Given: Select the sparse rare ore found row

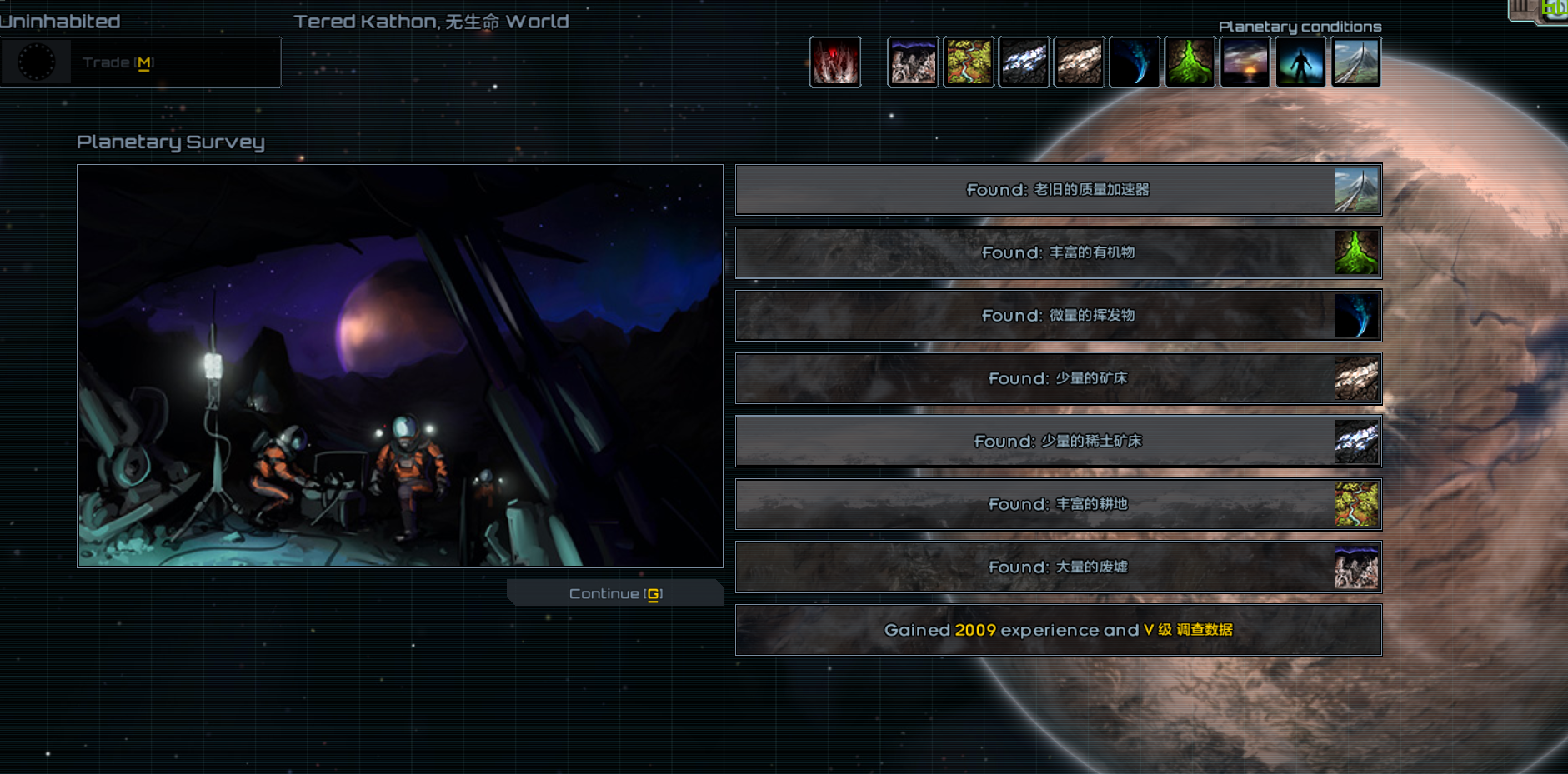Looking at the screenshot, I should [1058, 442].
